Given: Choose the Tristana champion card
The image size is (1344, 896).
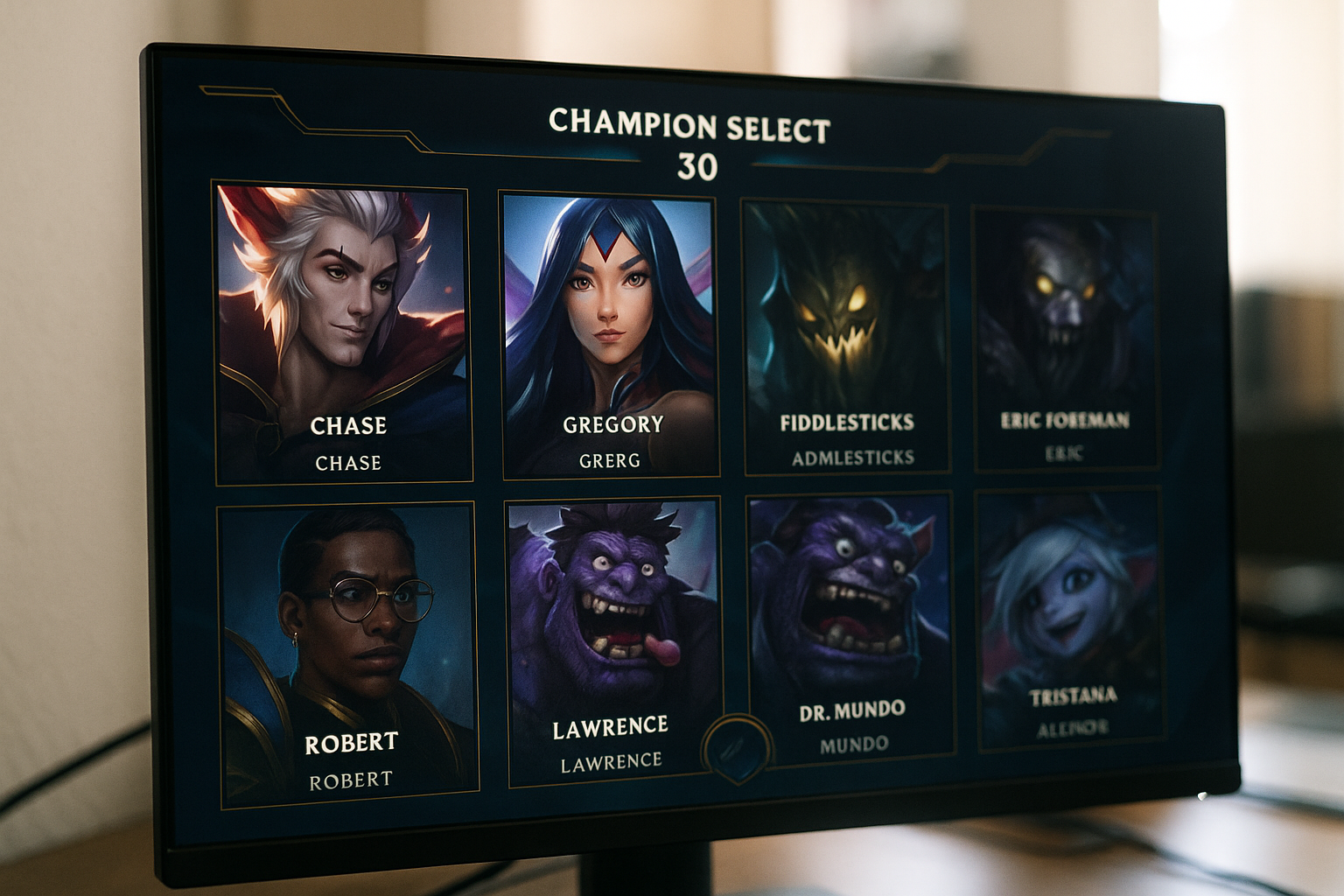Looking at the screenshot, I should pyautogui.click(x=1071, y=618).
